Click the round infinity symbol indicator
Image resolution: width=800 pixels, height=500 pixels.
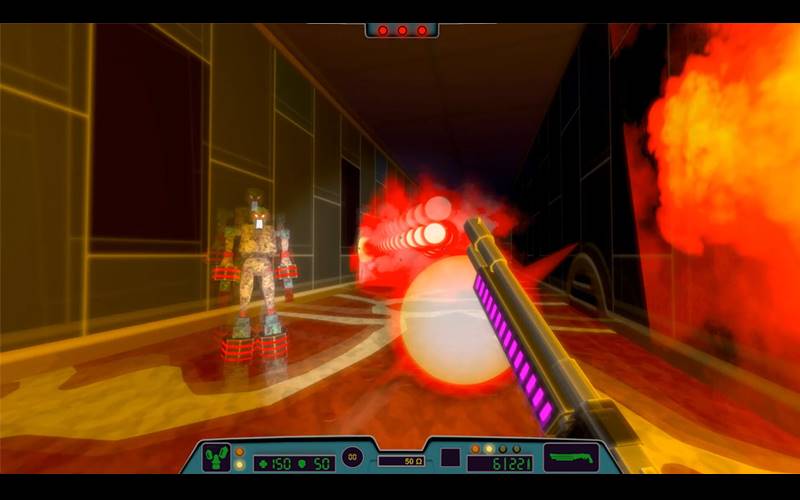pos(352,457)
